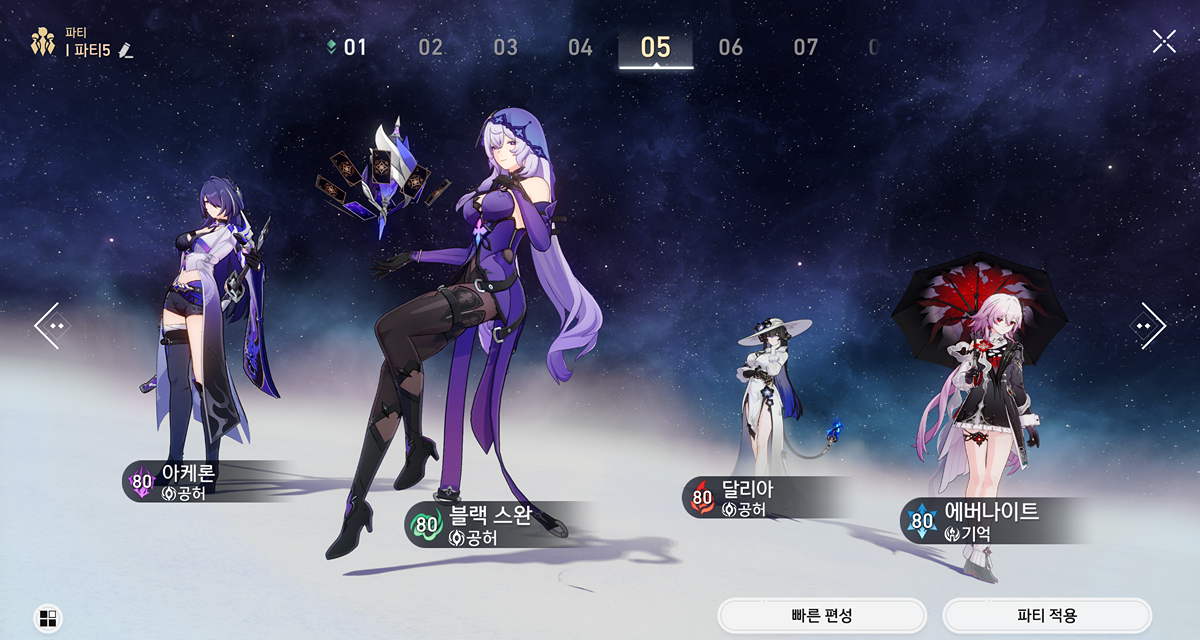Go to the previous party with left arrow

coord(53,326)
